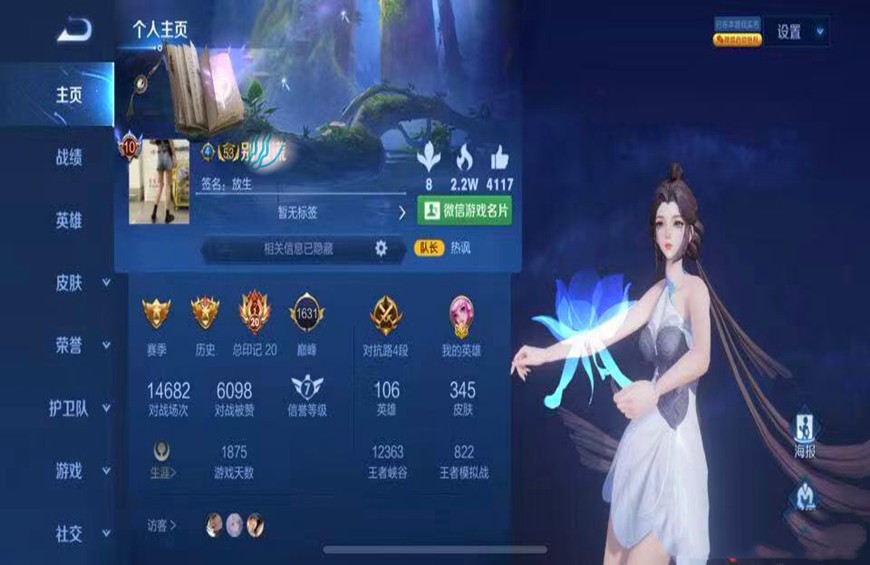Screen dimensions: 870x565
Task: Click the green 微信游戏名片 button
Action: pyautogui.click(x=463, y=211)
